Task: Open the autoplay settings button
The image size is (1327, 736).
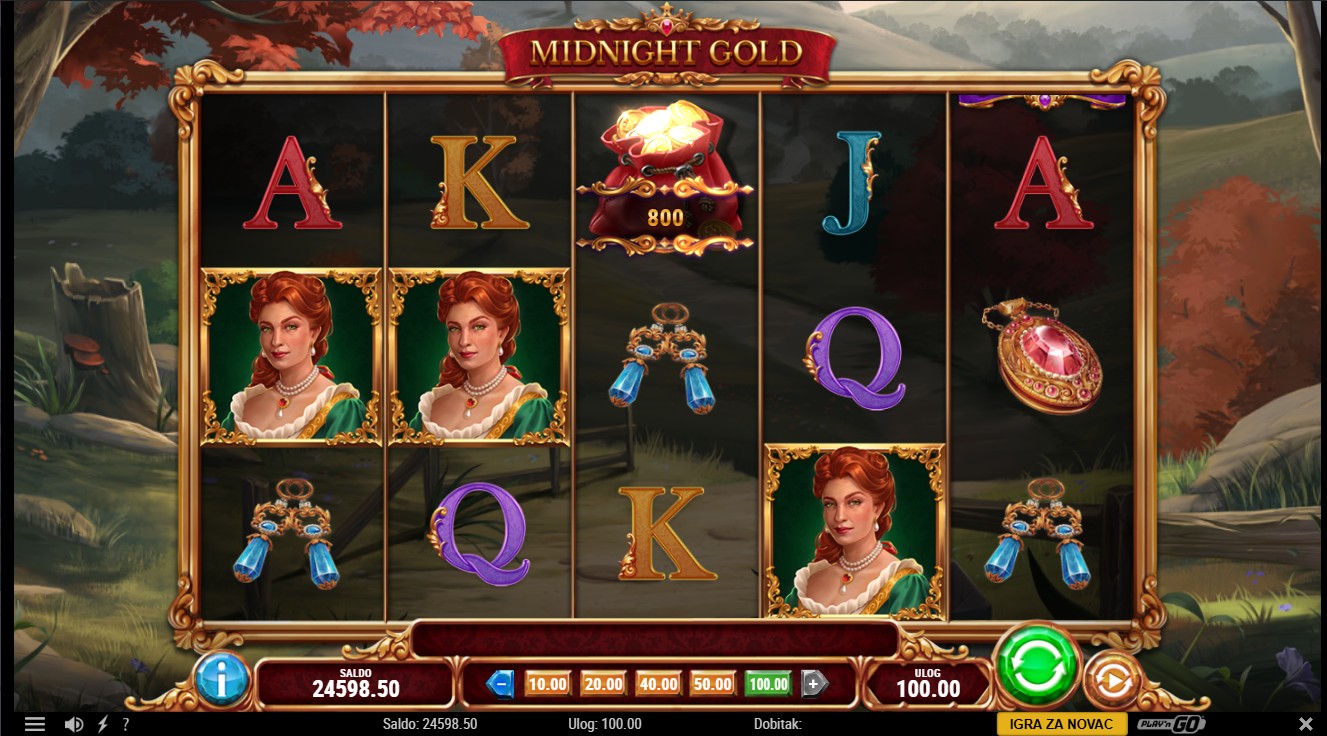Action: tap(1111, 681)
